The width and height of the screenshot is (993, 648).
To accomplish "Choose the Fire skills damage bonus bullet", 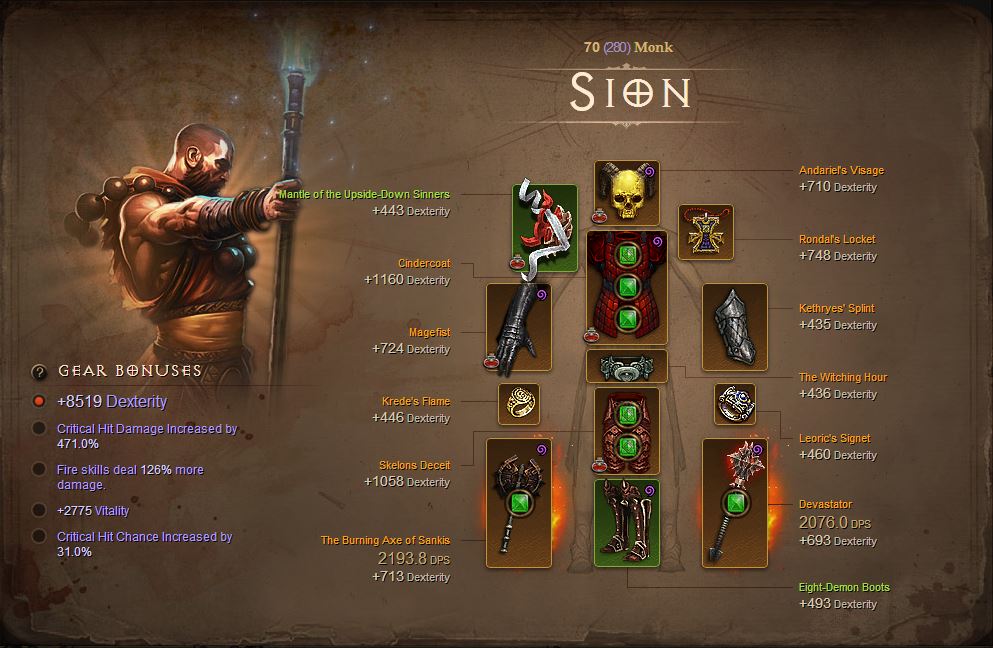I will pyautogui.click(x=39, y=469).
